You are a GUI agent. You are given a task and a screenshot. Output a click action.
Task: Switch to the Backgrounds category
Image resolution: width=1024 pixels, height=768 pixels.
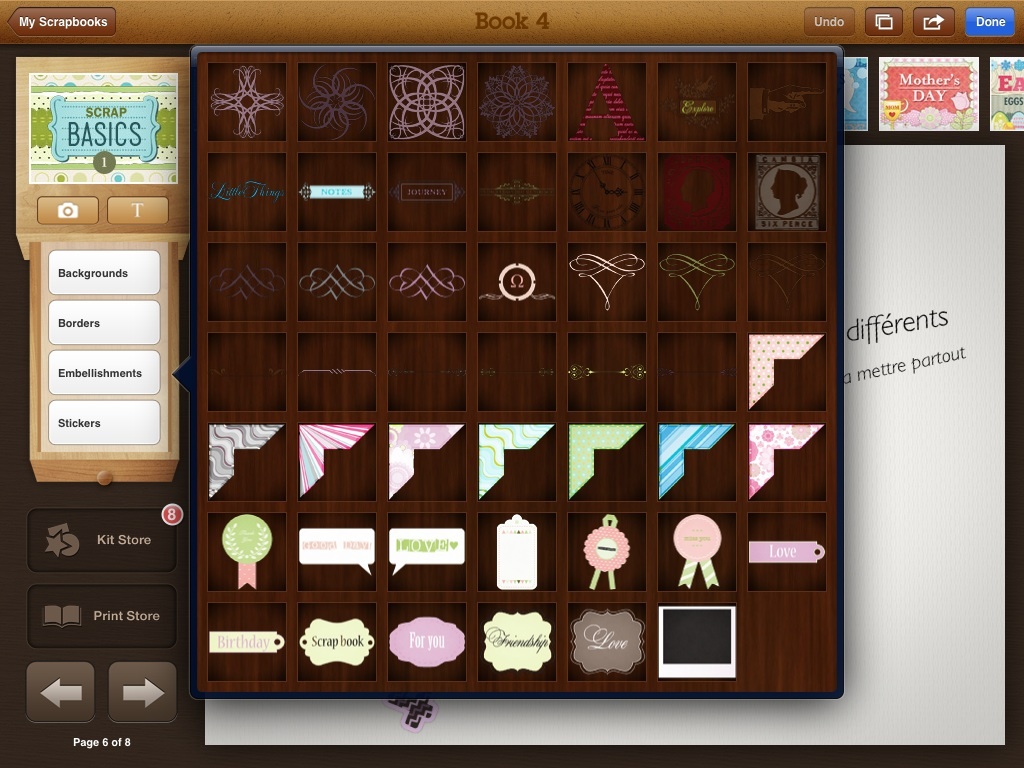click(104, 273)
